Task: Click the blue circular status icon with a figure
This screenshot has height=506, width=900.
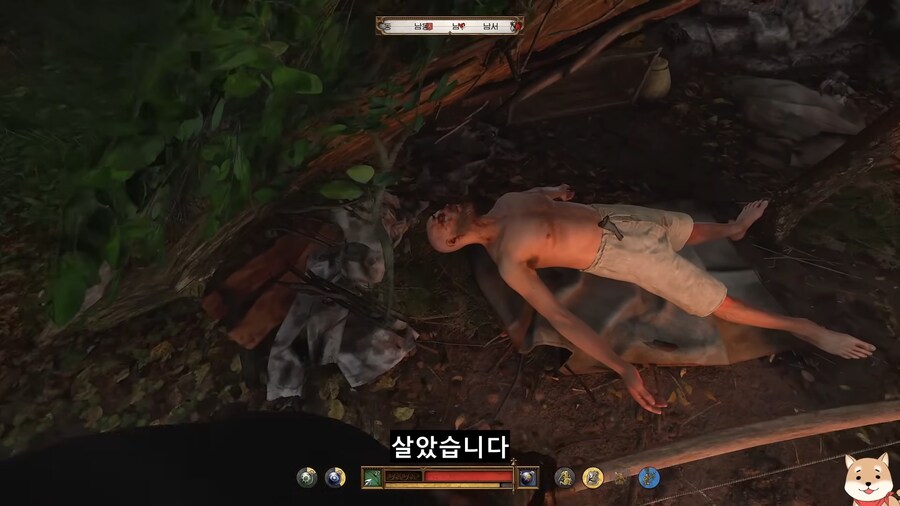Action: [649, 477]
